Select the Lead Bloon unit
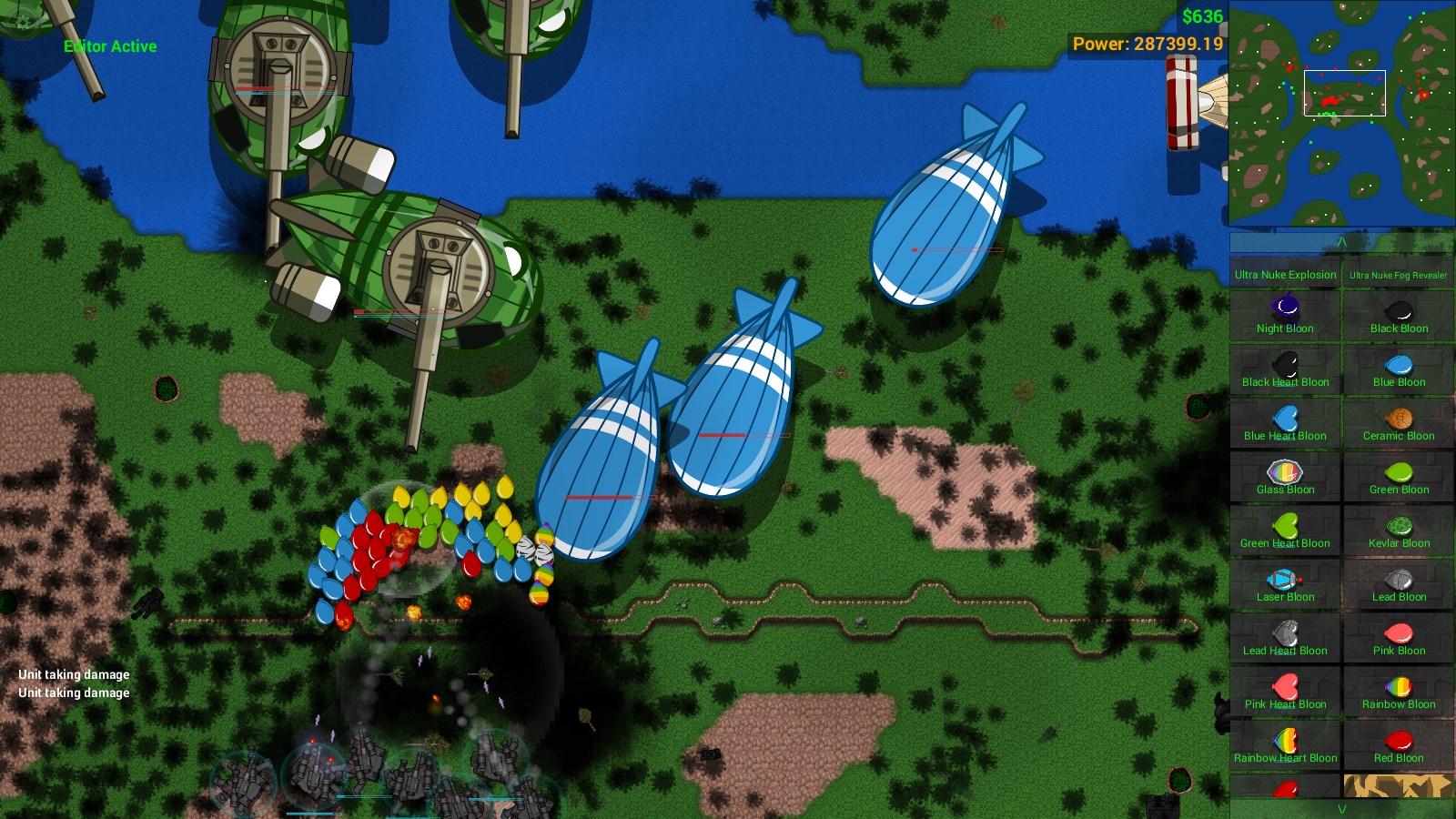Image resolution: width=1456 pixels, height=819 pixels. [1399, 583]
